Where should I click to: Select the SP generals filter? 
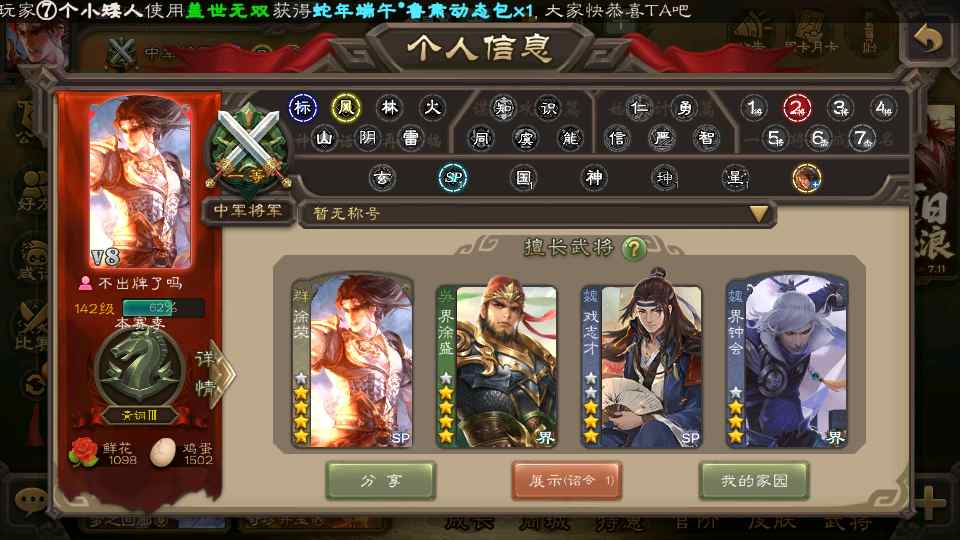454,178
